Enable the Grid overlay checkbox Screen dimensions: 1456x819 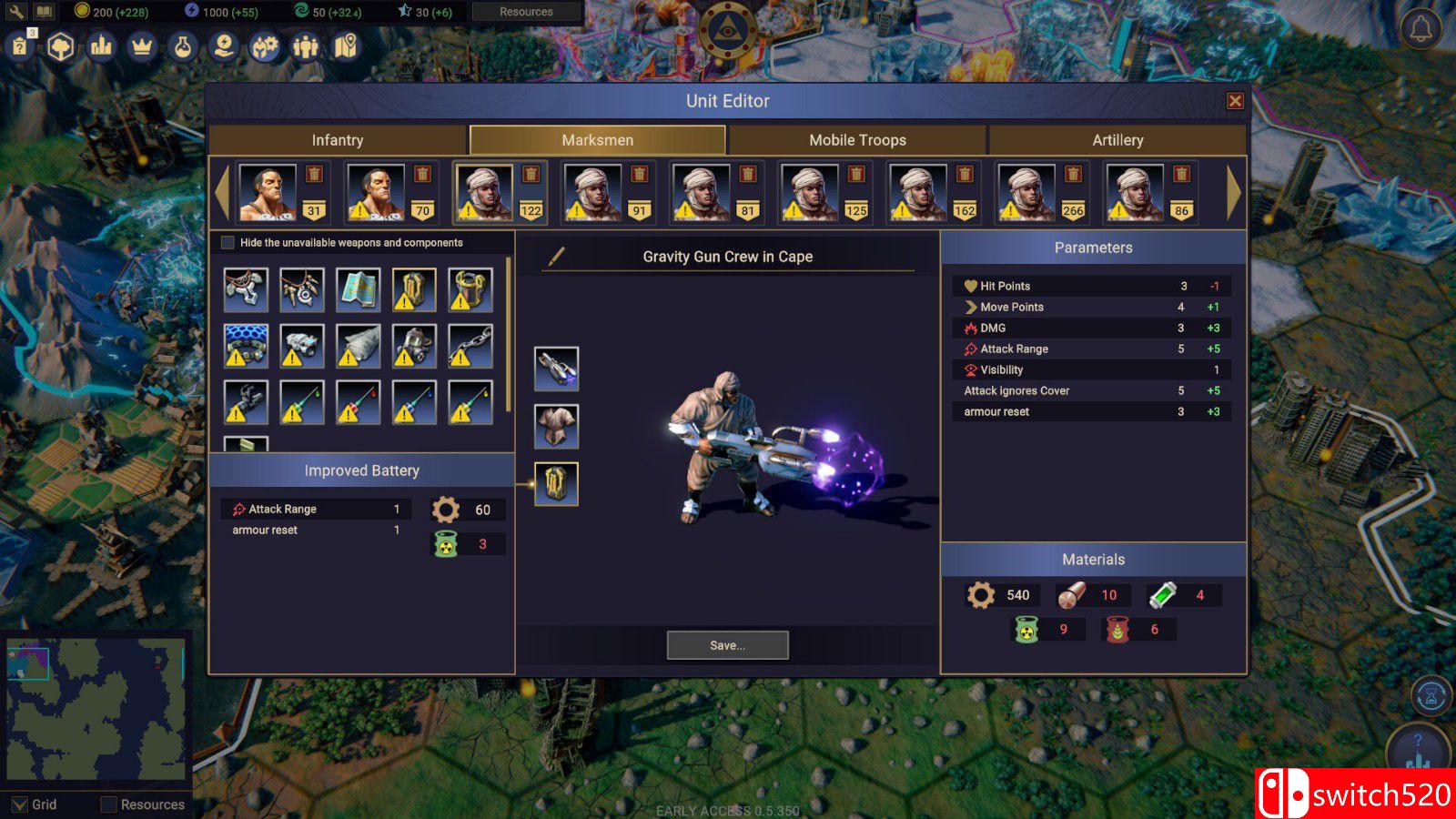19,804
